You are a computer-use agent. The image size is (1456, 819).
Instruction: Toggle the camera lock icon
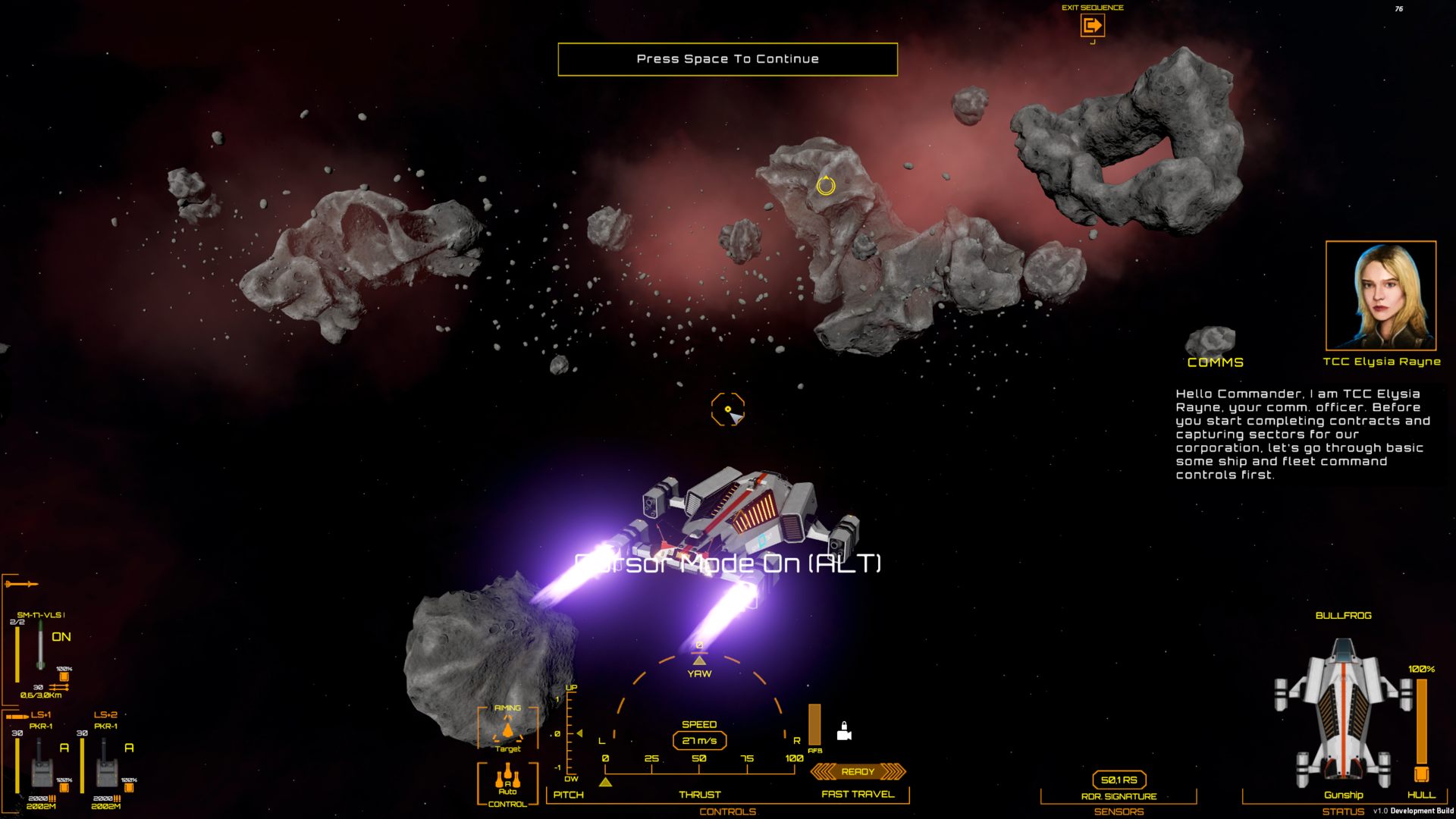pyautogui.click(x=843, y=732)
